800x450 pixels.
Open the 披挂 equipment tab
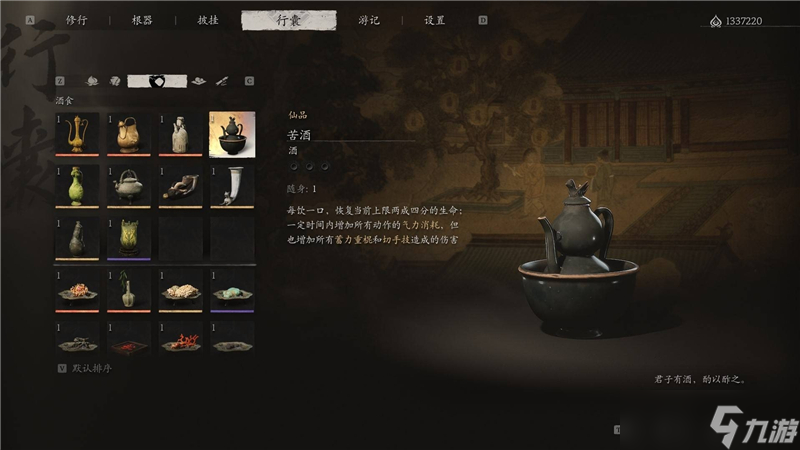coord(207,19)
